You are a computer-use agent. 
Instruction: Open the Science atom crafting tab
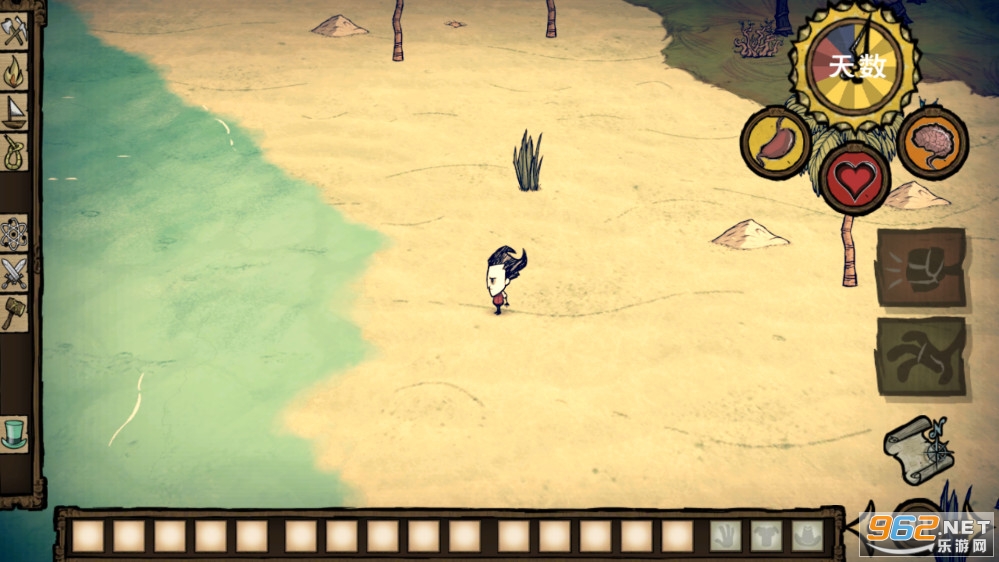tap(14, 233)
